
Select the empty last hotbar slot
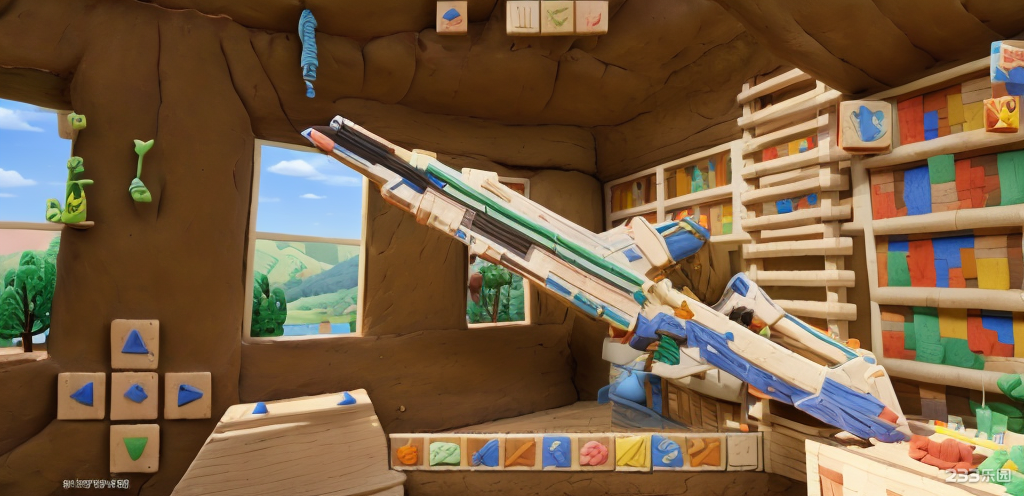(742, 452)
